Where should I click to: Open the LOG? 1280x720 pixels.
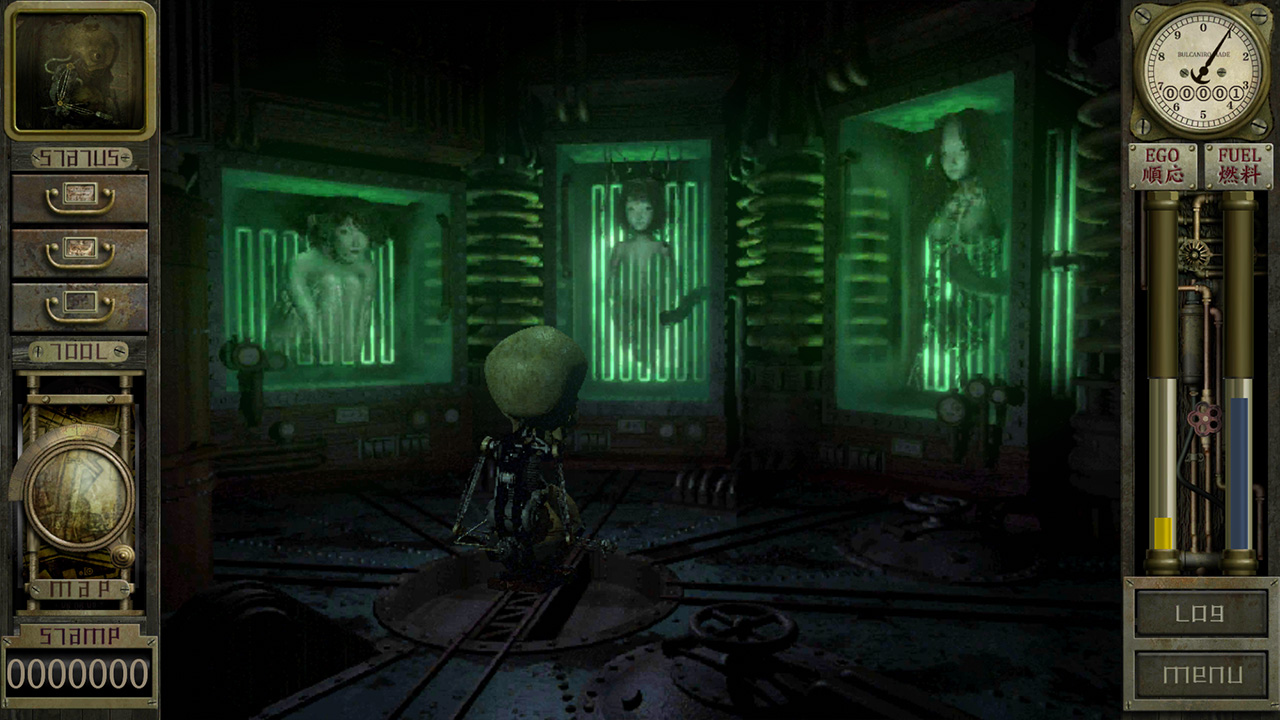[1201, 615]
